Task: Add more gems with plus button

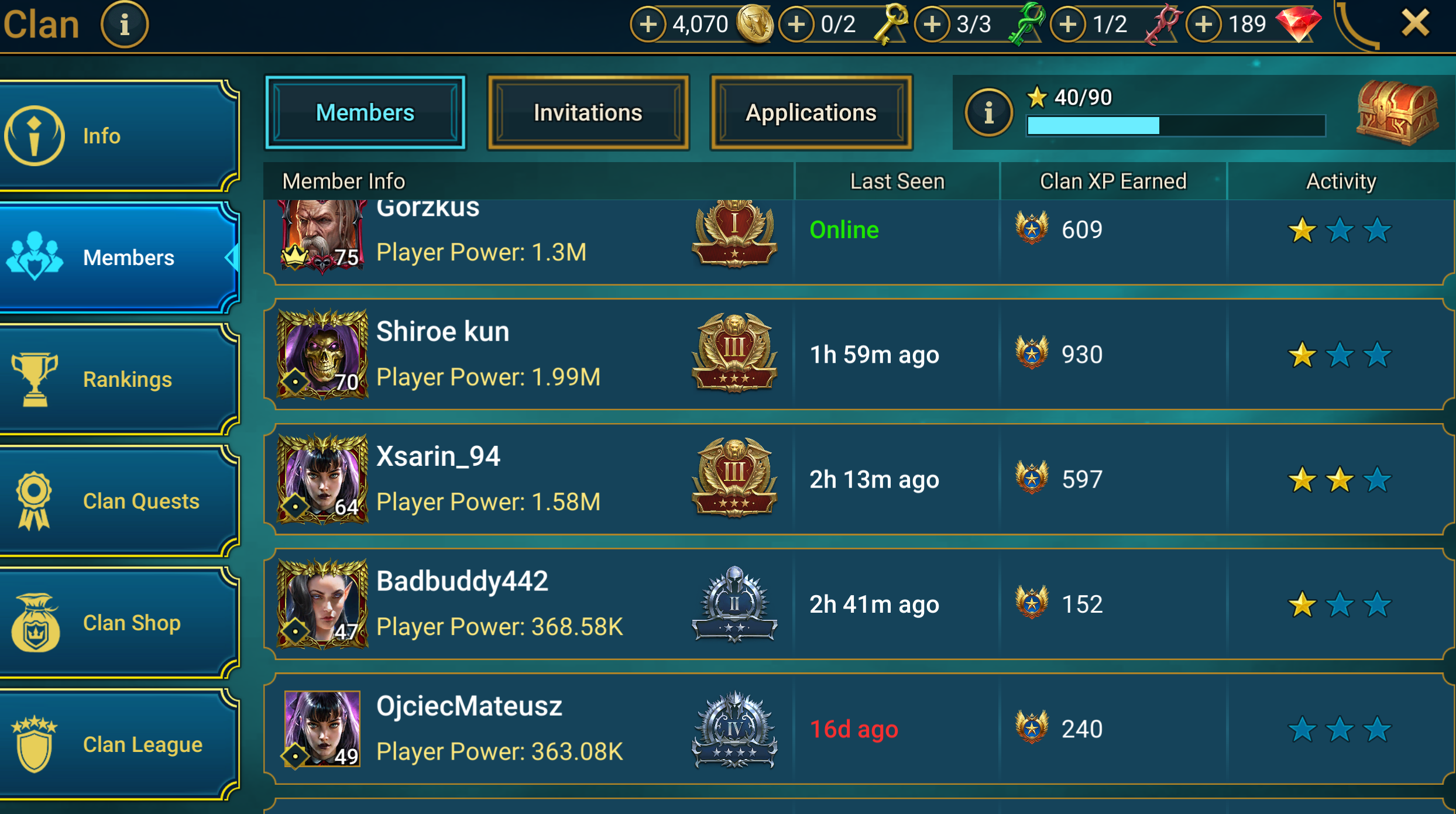Action: click(1204, 25)
